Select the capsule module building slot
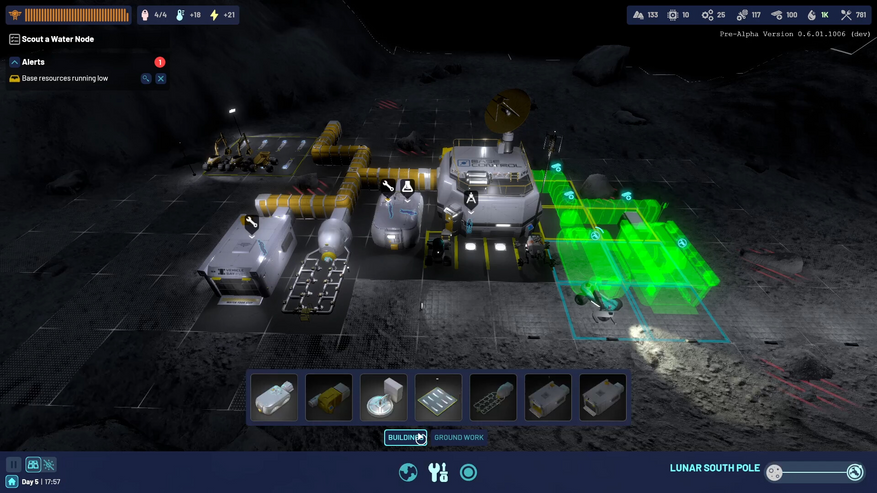 [x=274, y=398]
